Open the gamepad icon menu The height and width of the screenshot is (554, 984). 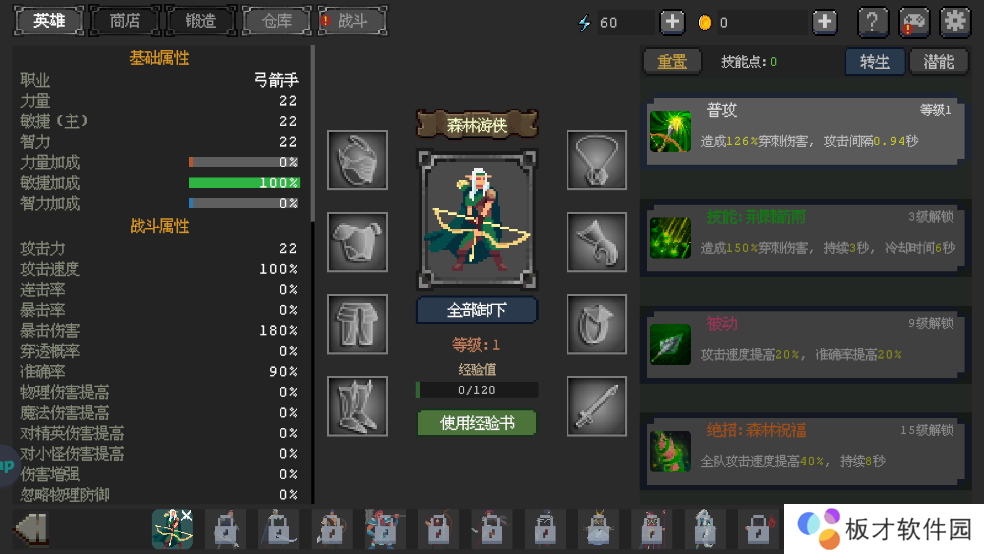click(x=914, y=22)
